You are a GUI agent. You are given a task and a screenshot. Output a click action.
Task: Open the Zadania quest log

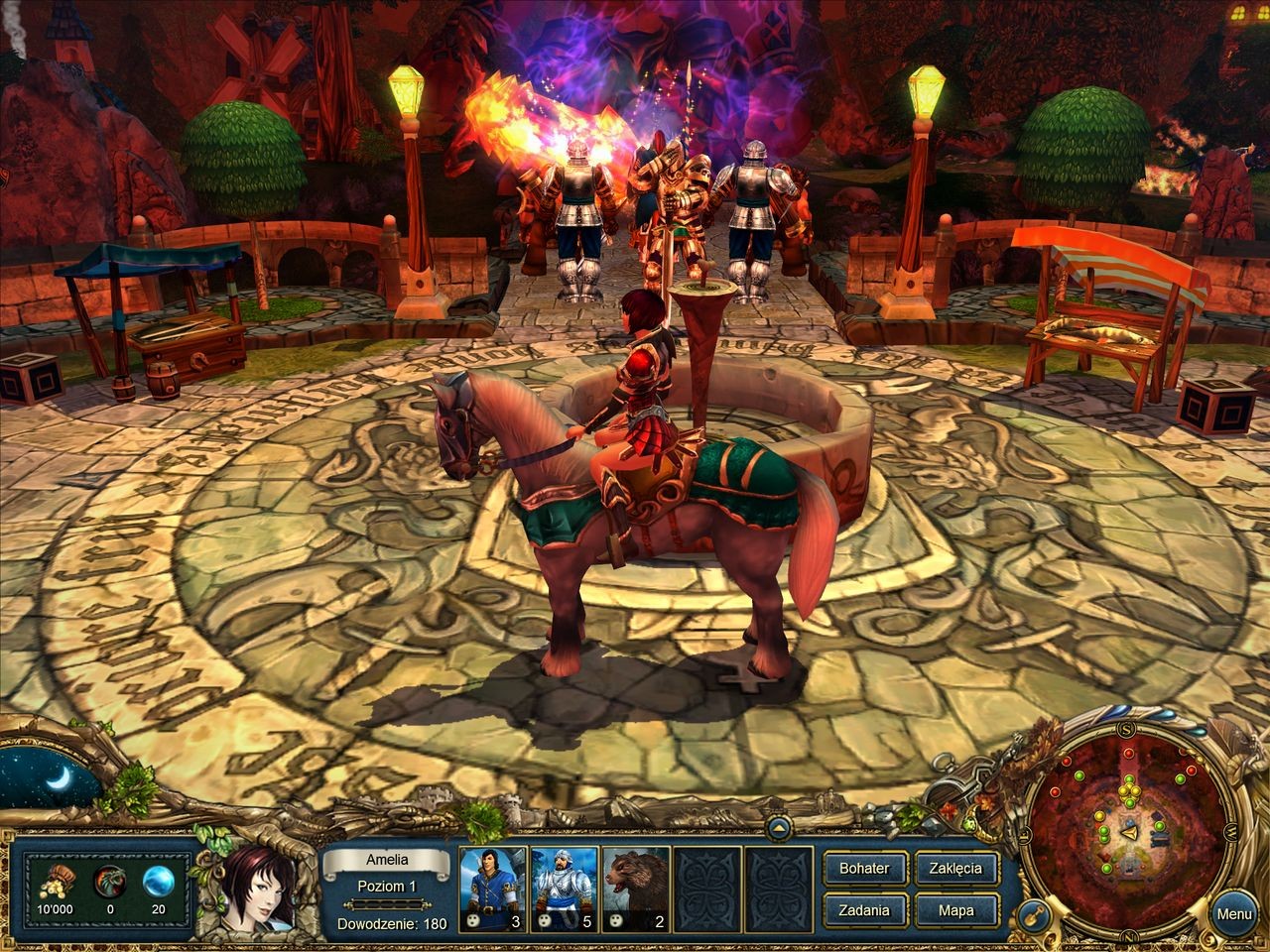tap(863, 910)
